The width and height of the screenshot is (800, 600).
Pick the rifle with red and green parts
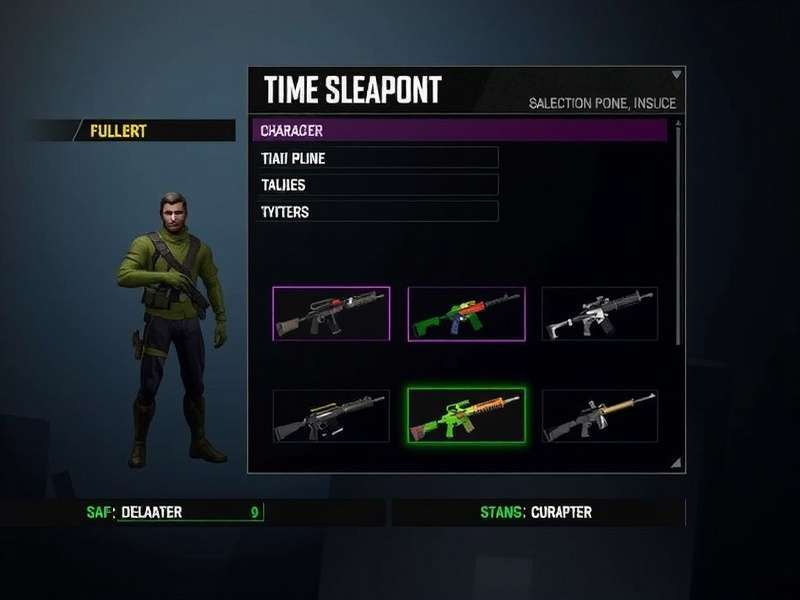(x=331, y=313)
